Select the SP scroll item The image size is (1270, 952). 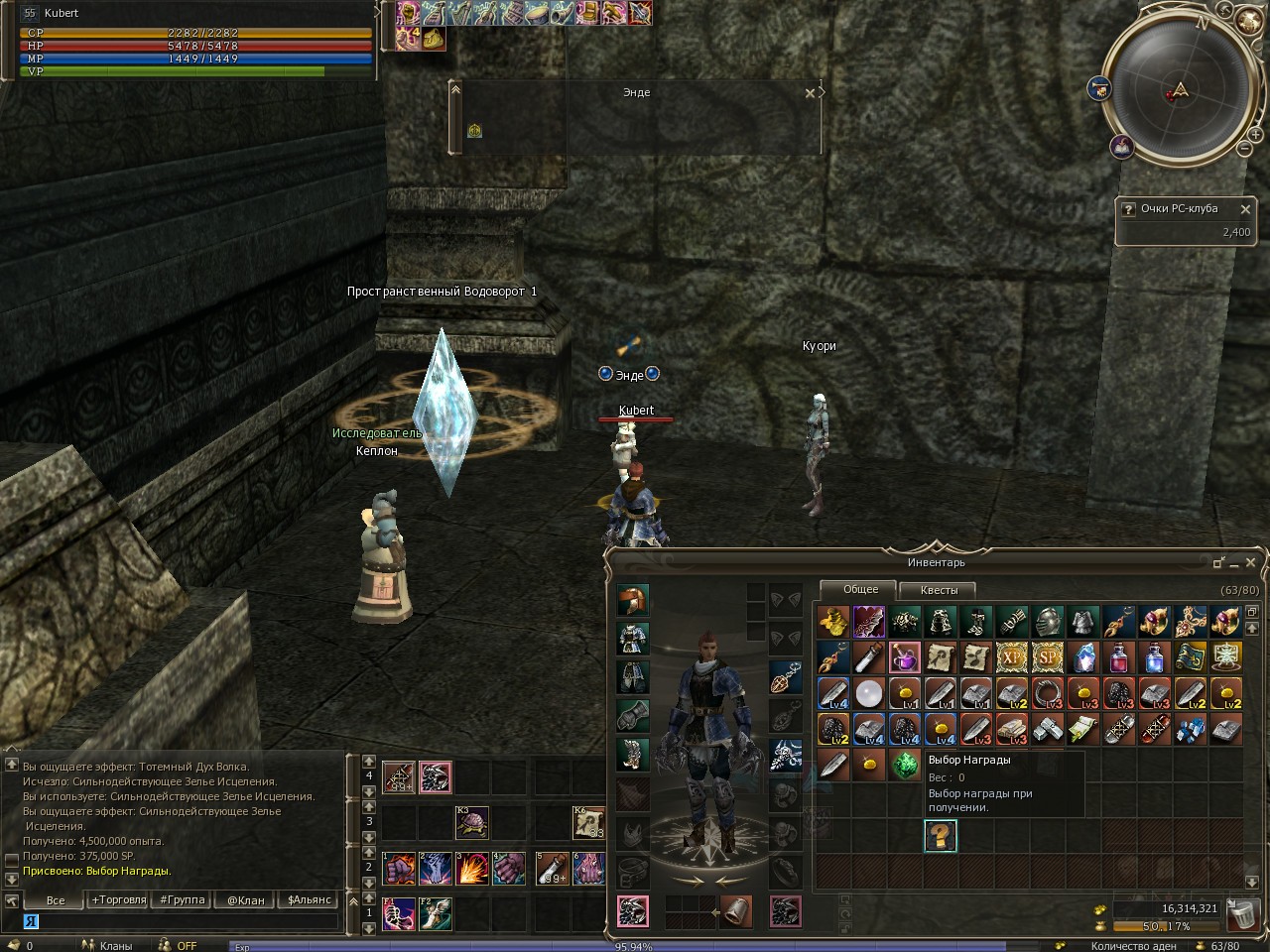click(1047, 656)
